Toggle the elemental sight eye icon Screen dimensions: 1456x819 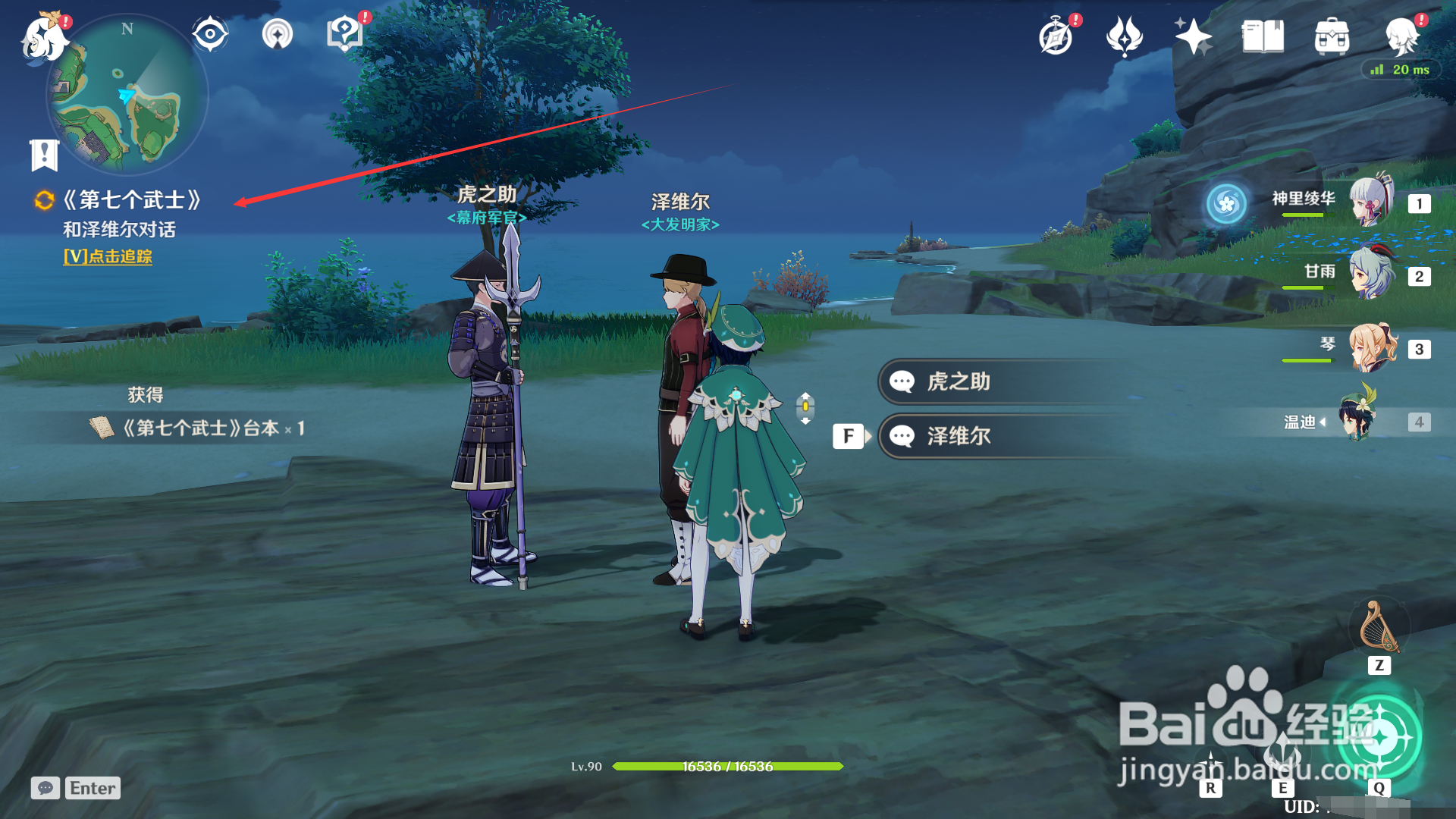pos(210,34)
